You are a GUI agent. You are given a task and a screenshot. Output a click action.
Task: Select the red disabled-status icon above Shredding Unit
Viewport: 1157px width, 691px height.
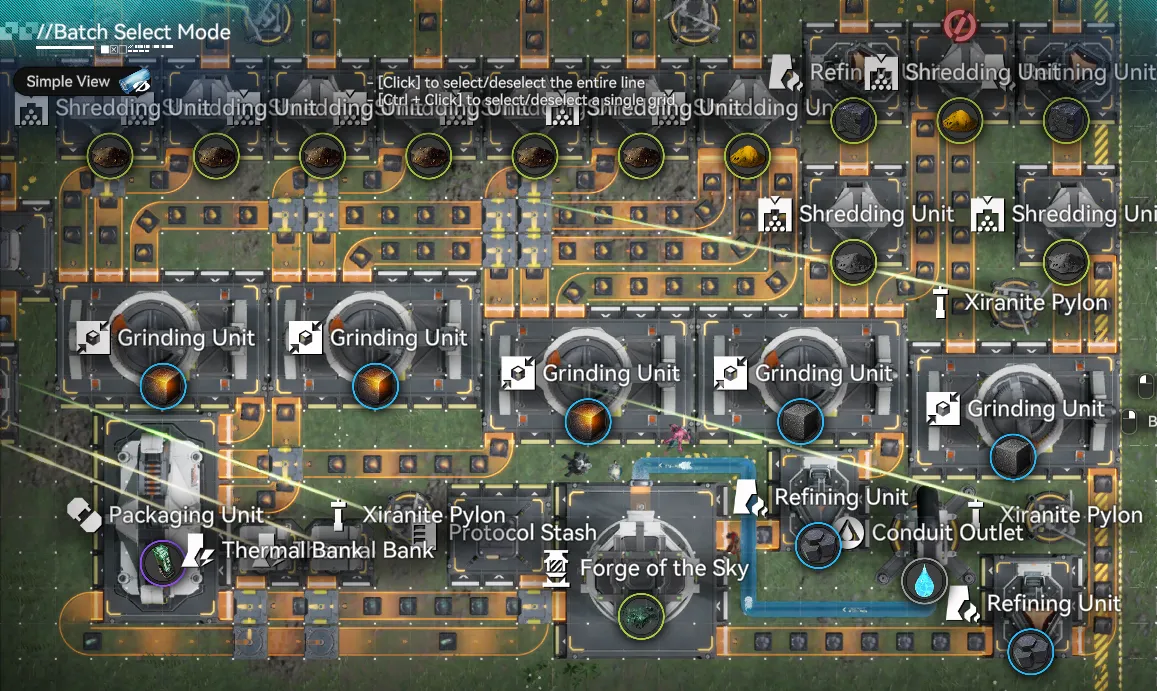click(x=958, y=25)
